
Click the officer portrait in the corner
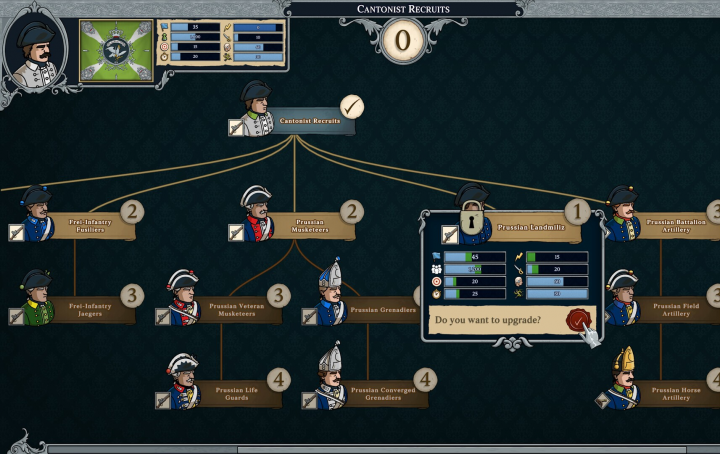(x=35, y=48)
